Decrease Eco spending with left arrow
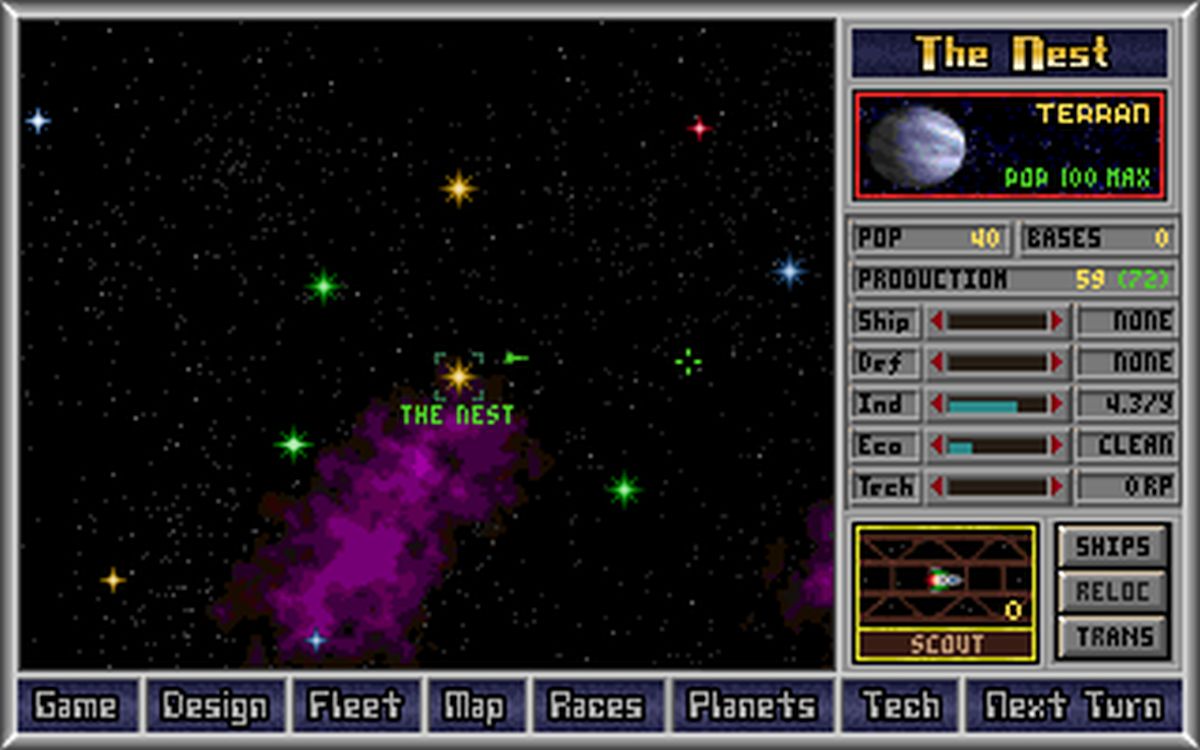Image resolution: width=1200 pixels, height=750 pixels. click(937, 446)
